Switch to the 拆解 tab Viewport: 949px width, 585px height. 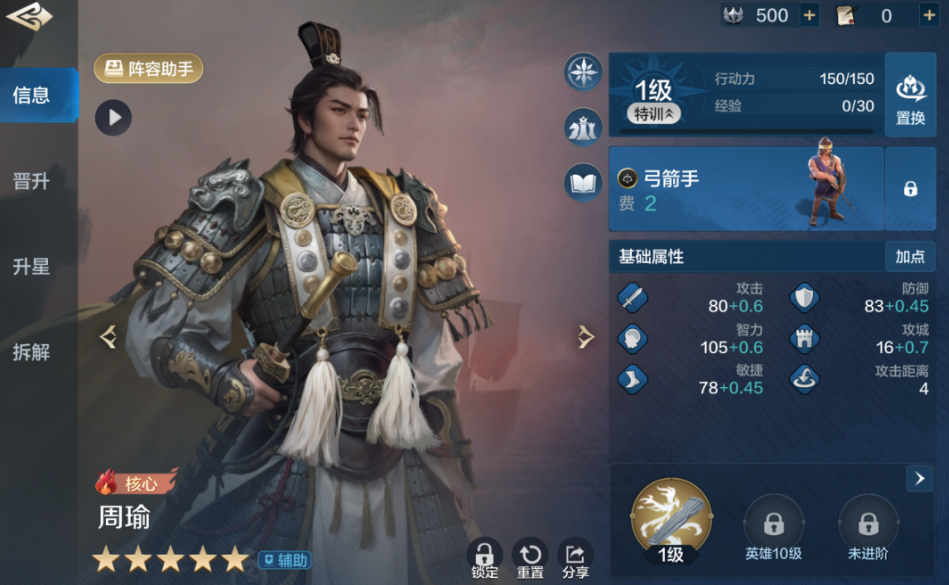32,352
